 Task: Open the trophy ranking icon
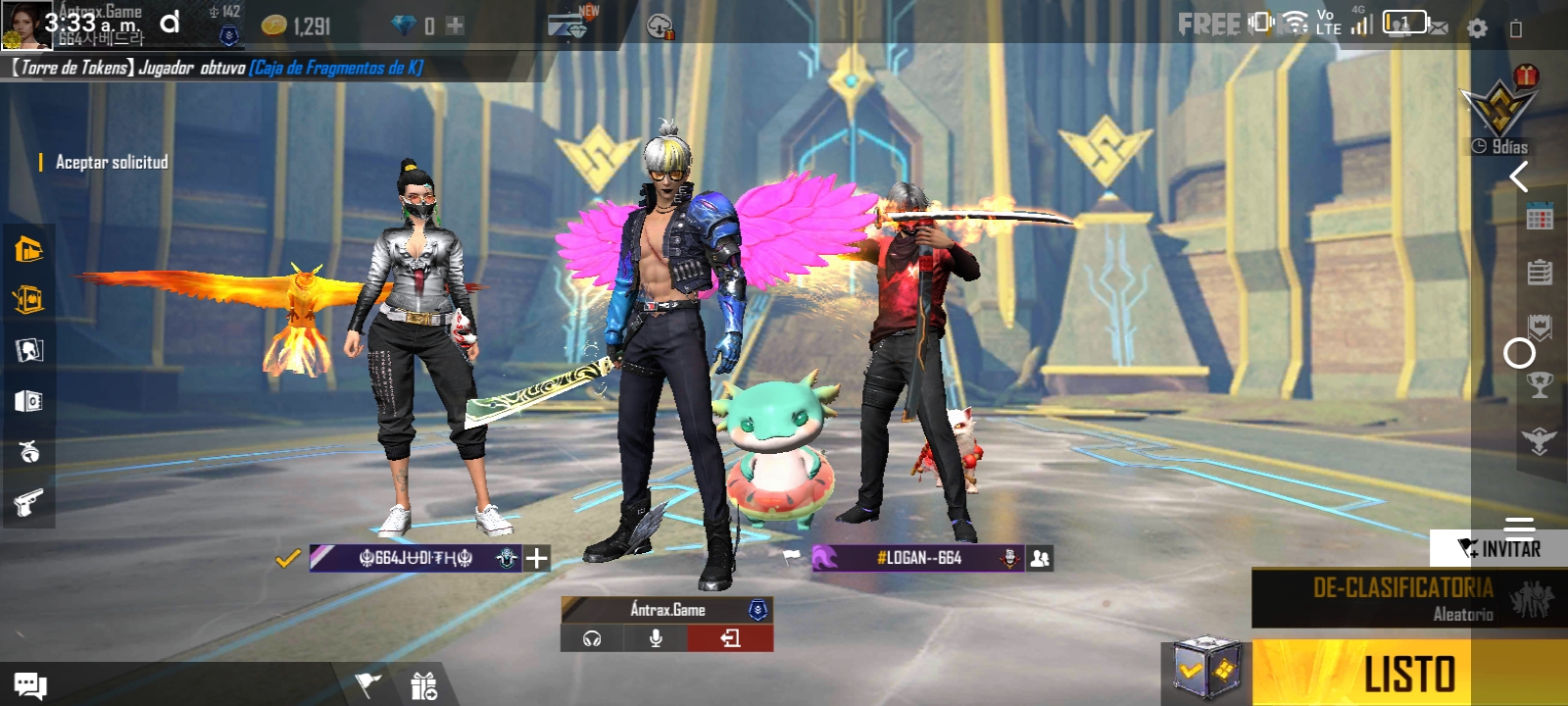click(1540, 384)
